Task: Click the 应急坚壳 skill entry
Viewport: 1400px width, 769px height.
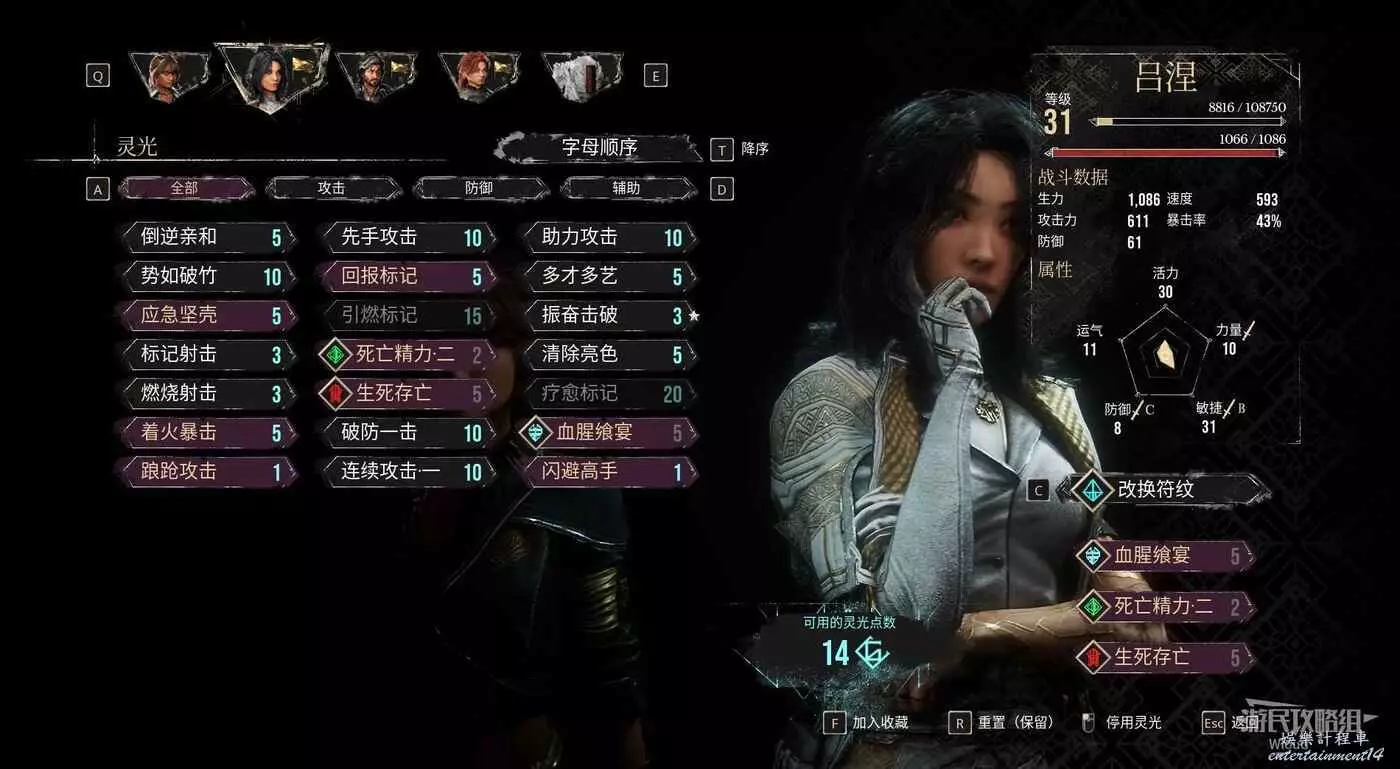Action: pyautogui.click(x=207, y=315)
